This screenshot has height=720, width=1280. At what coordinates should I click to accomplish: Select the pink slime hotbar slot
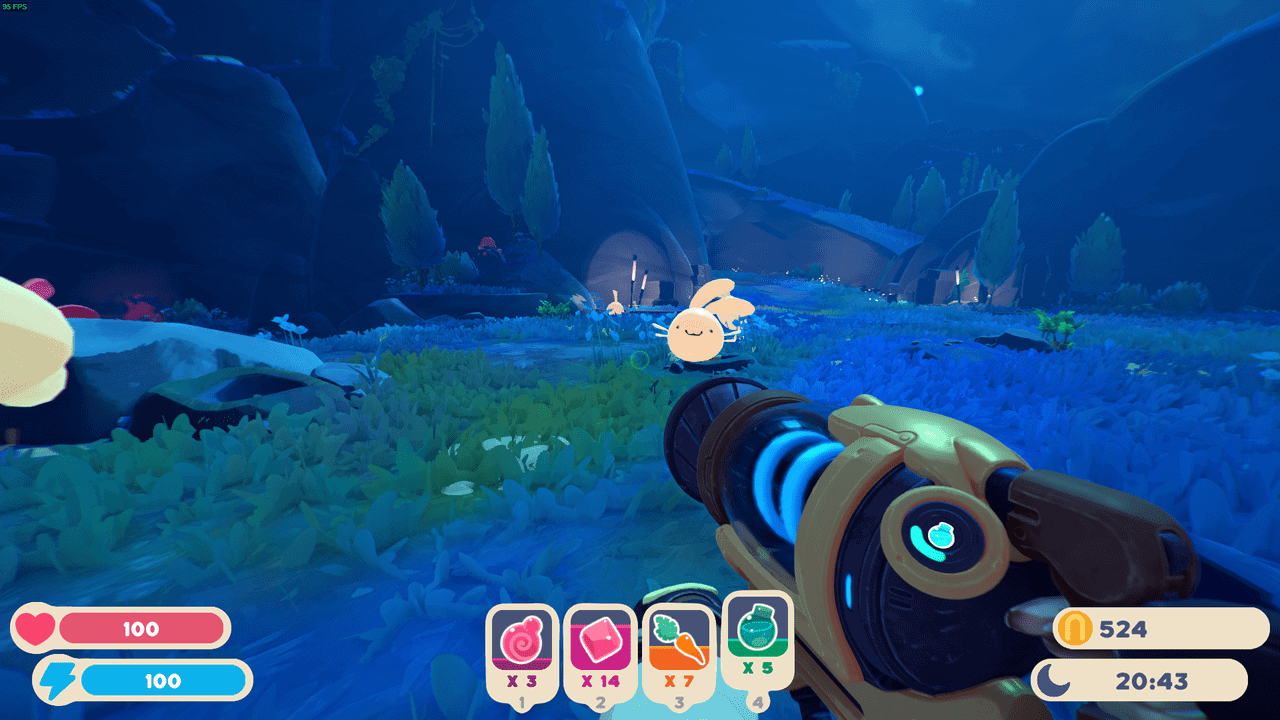tap(522, 645)
